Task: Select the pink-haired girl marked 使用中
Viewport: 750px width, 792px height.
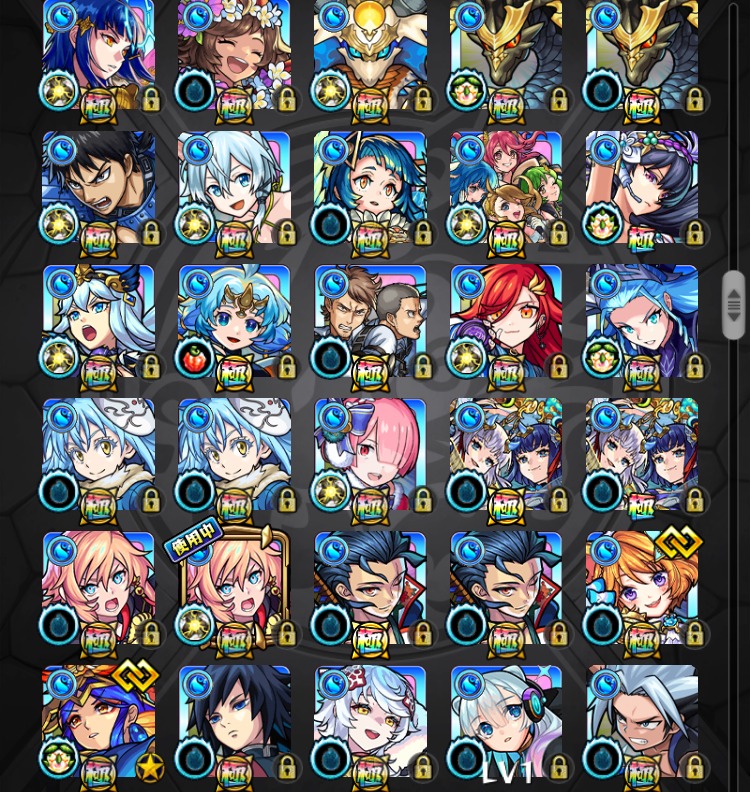Action: [234, 589]
